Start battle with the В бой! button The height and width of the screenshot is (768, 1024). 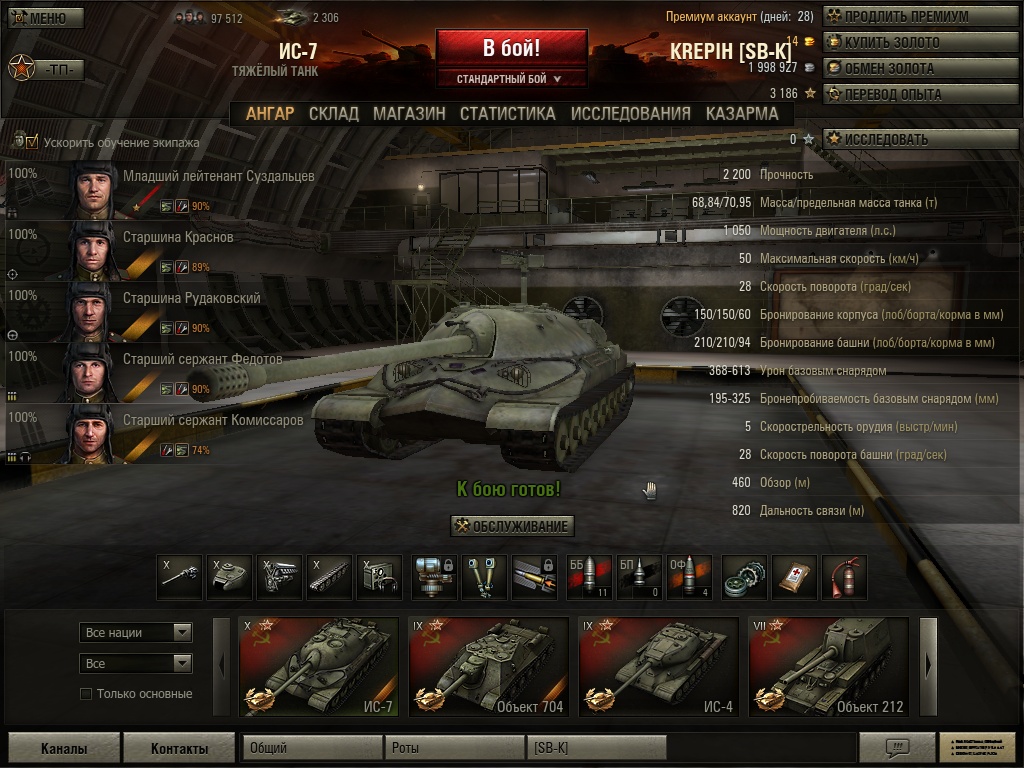click(511, 49)
